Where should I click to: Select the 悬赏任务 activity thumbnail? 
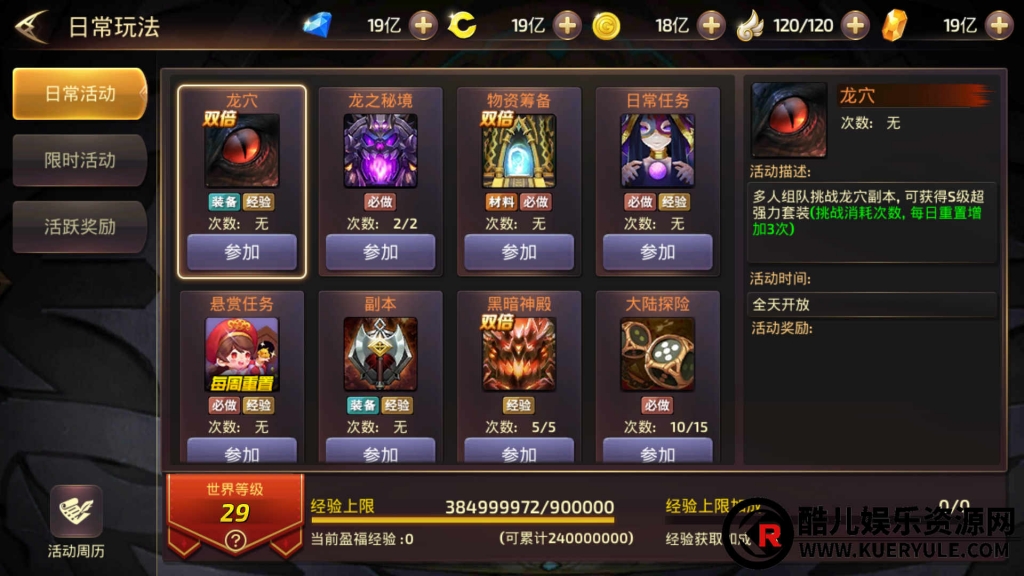click(x=242, y=354)
